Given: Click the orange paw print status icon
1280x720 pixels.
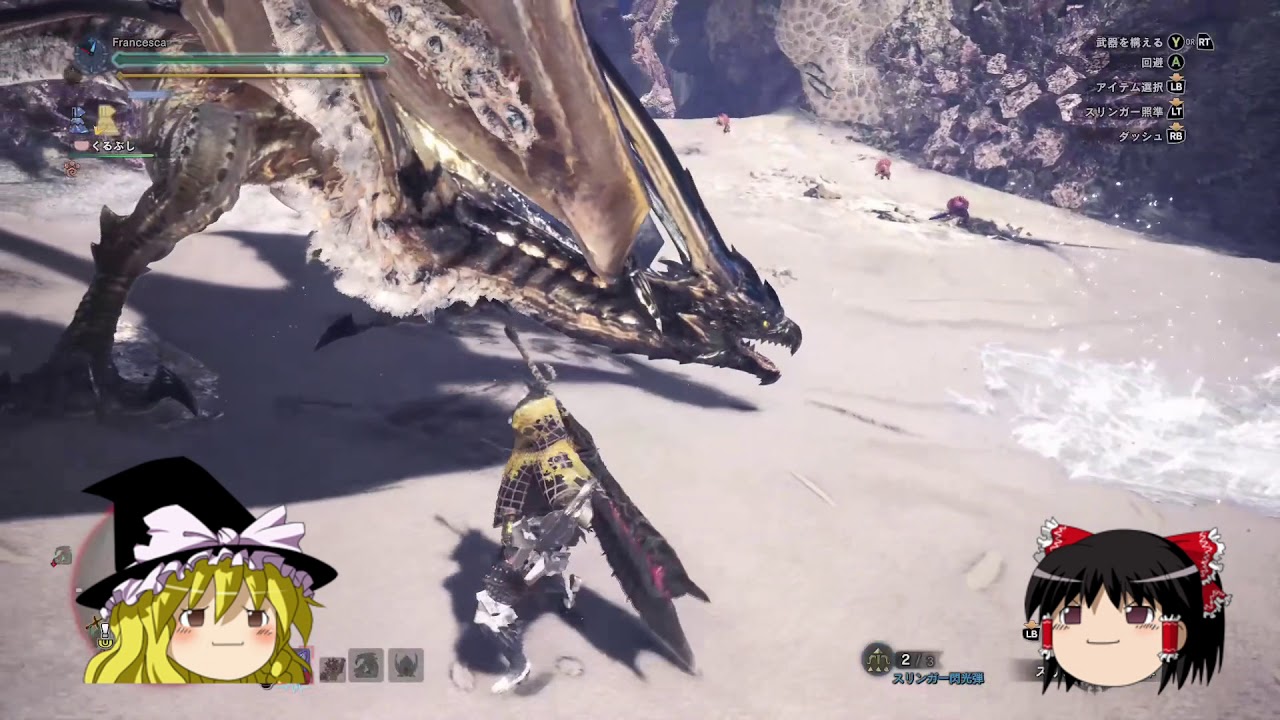Looking at the screenshot, I should point(71,168).
